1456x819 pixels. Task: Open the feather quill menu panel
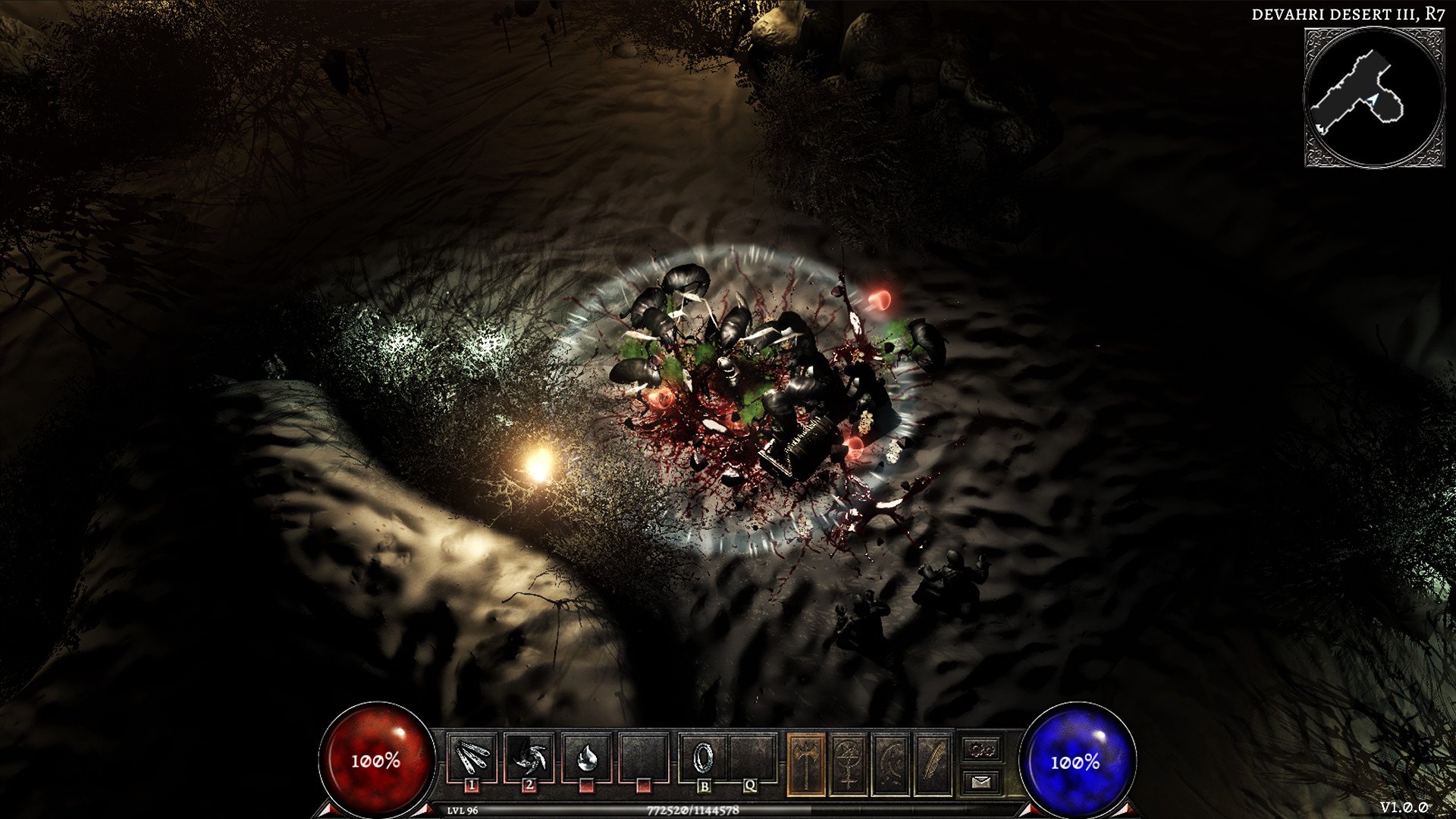tap(933, 764)
